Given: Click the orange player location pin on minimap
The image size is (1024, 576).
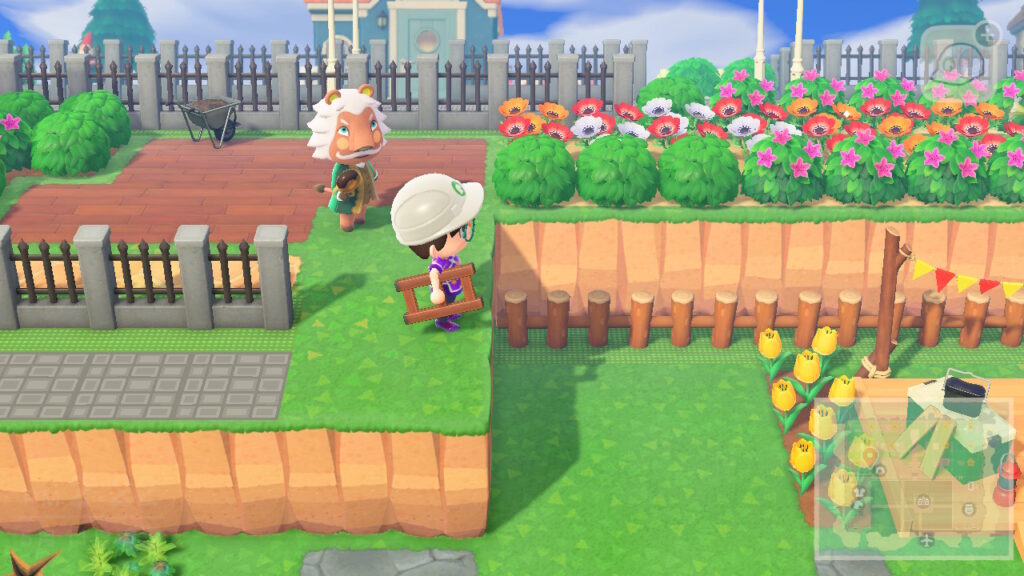Looking at the screenshot, I should [x=869, y=456].
